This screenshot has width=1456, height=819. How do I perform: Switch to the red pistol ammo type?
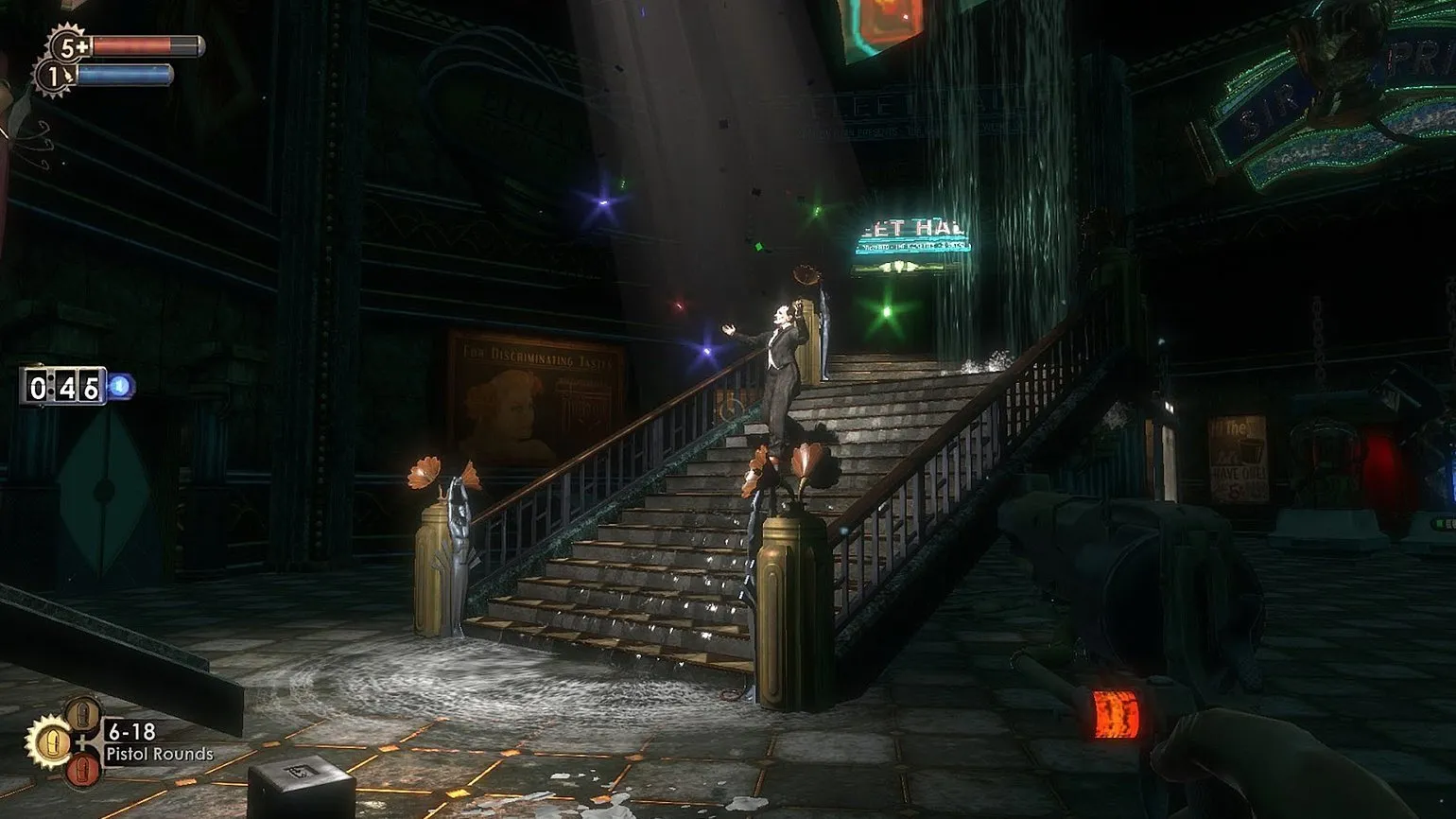[x=82, y=770]
